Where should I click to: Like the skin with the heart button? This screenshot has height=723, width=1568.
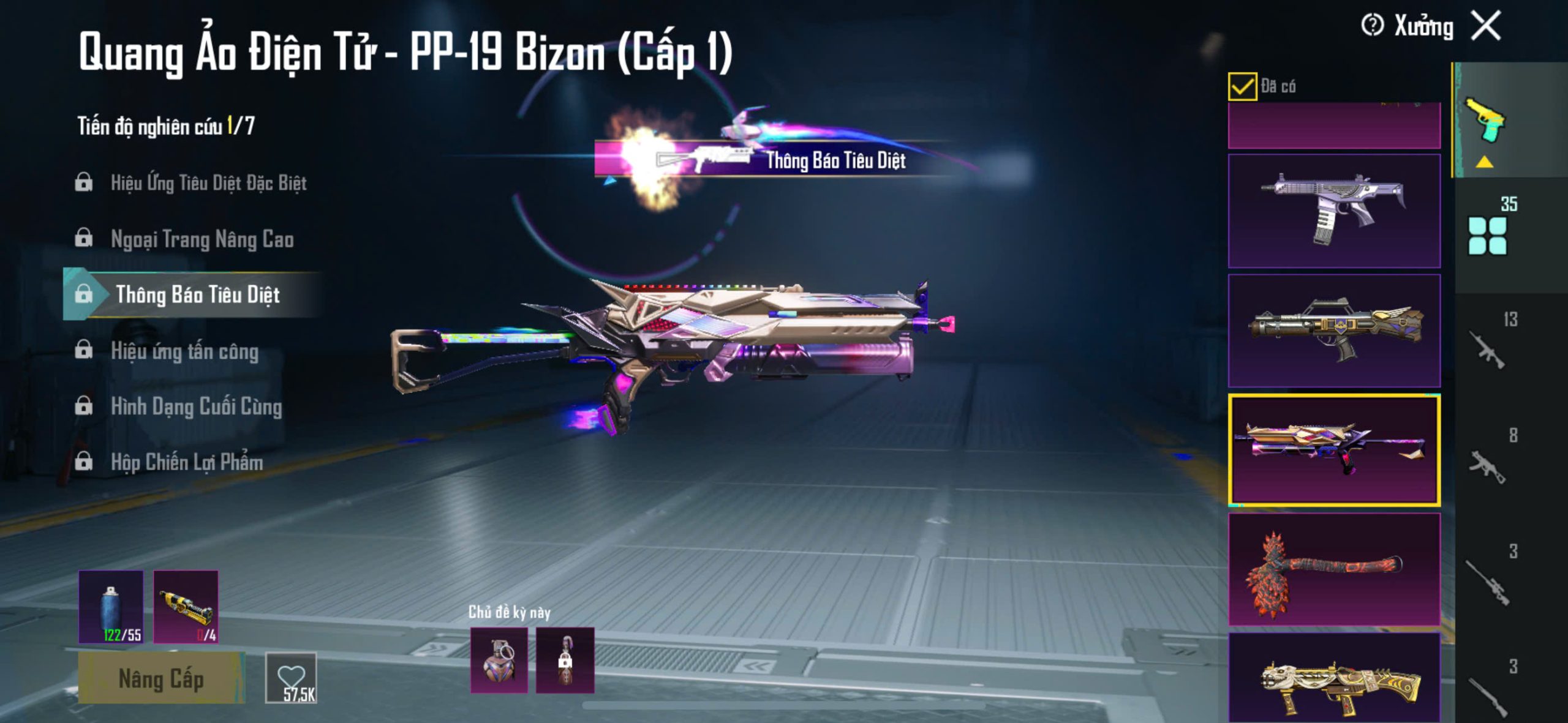click(291, 678)
